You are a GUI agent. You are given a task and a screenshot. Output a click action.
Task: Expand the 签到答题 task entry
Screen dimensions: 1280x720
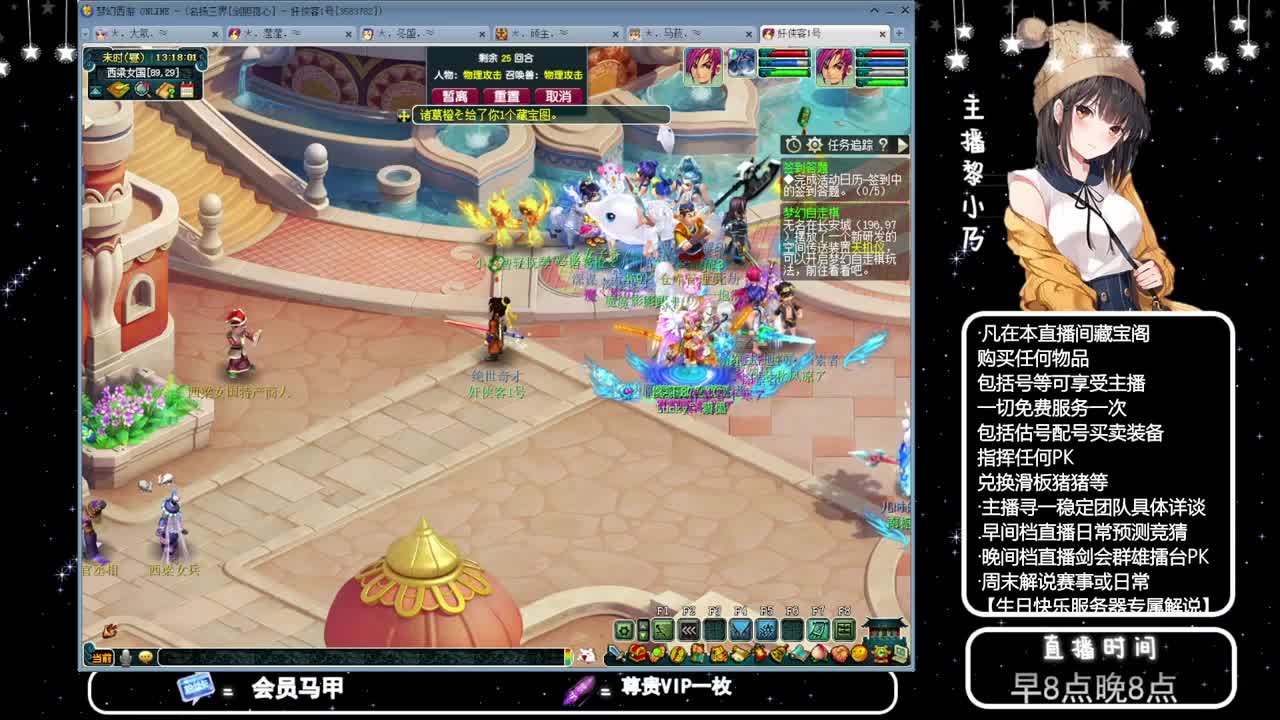[x=805, y=166]
